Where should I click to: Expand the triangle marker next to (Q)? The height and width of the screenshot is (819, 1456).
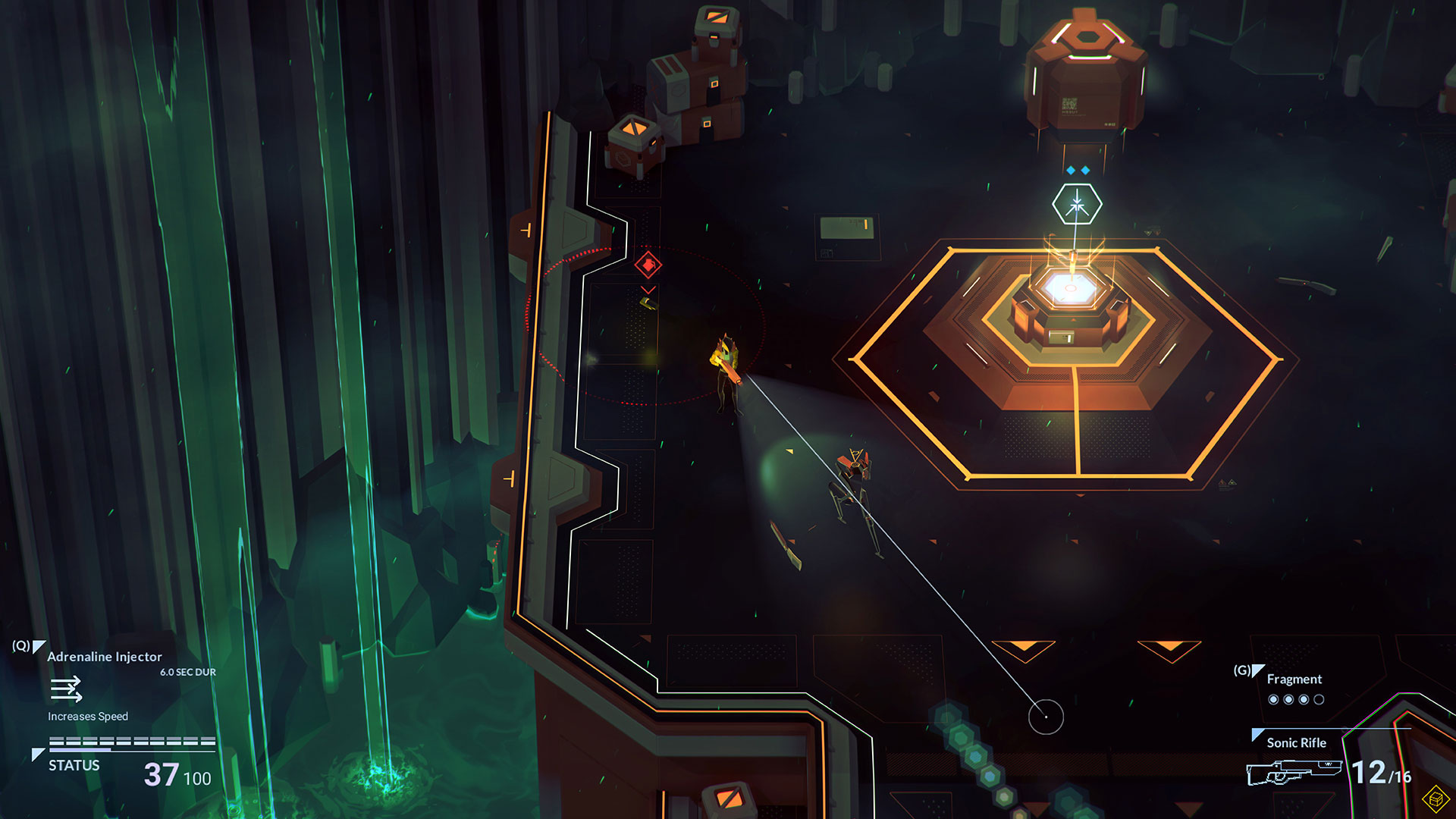pos(38,646)
